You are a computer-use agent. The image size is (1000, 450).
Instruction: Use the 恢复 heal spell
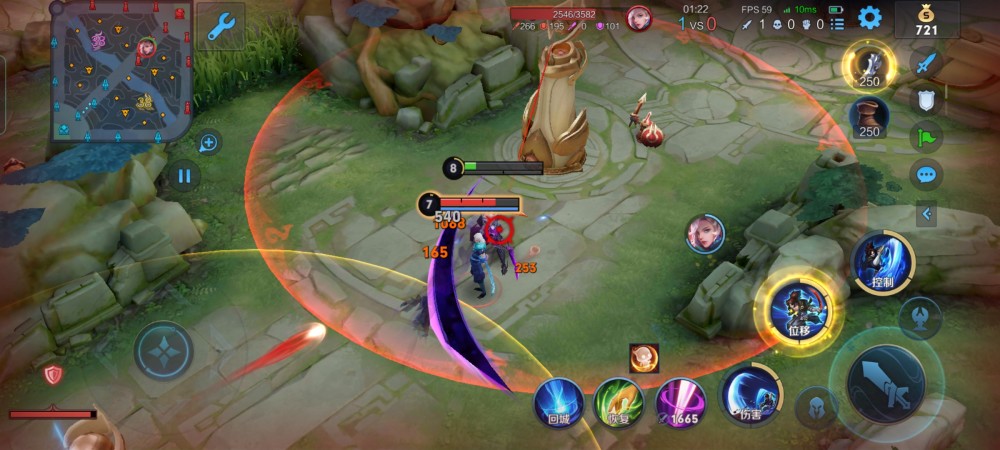pos(618,402)
